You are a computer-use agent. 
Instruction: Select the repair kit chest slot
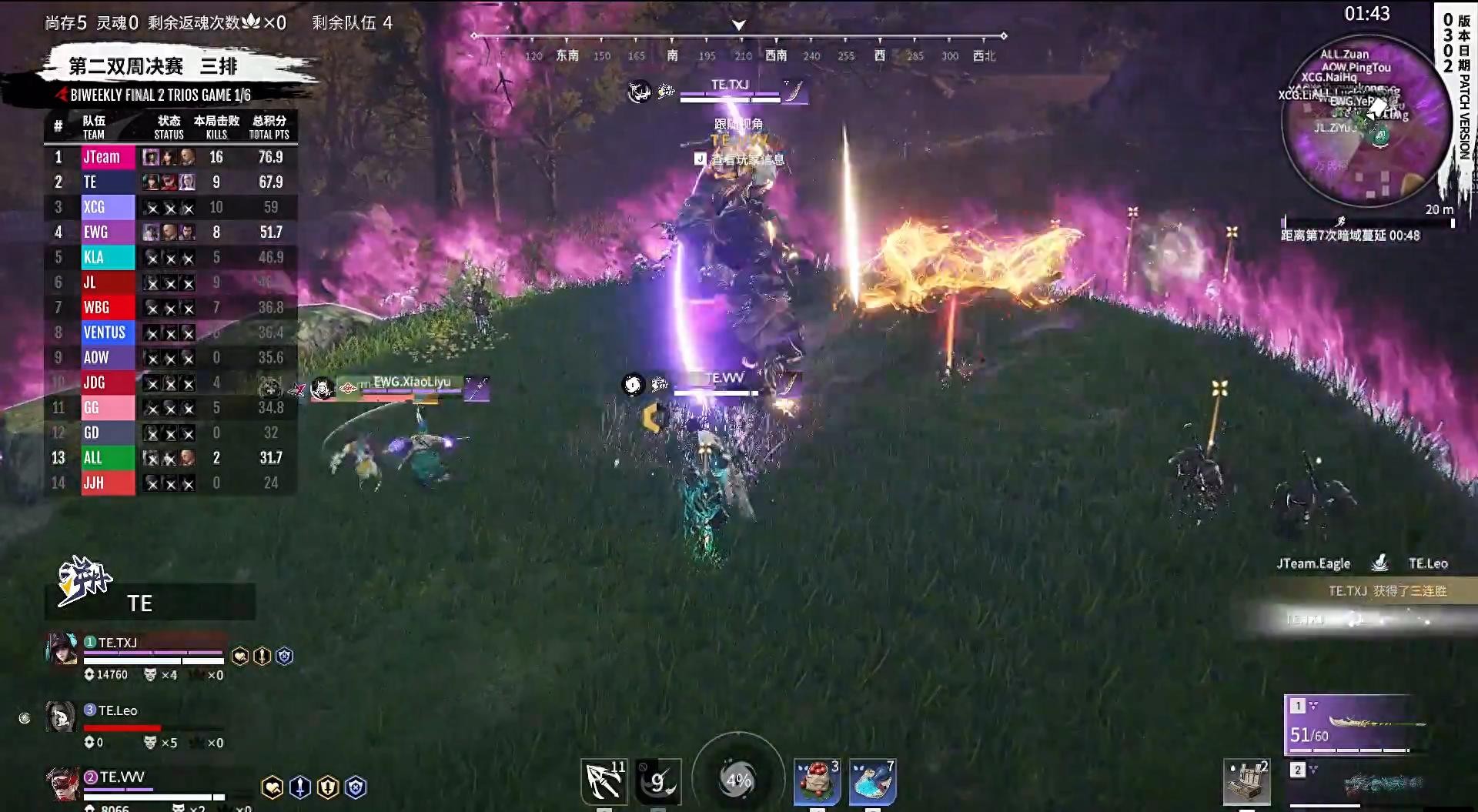(1246, 783)
